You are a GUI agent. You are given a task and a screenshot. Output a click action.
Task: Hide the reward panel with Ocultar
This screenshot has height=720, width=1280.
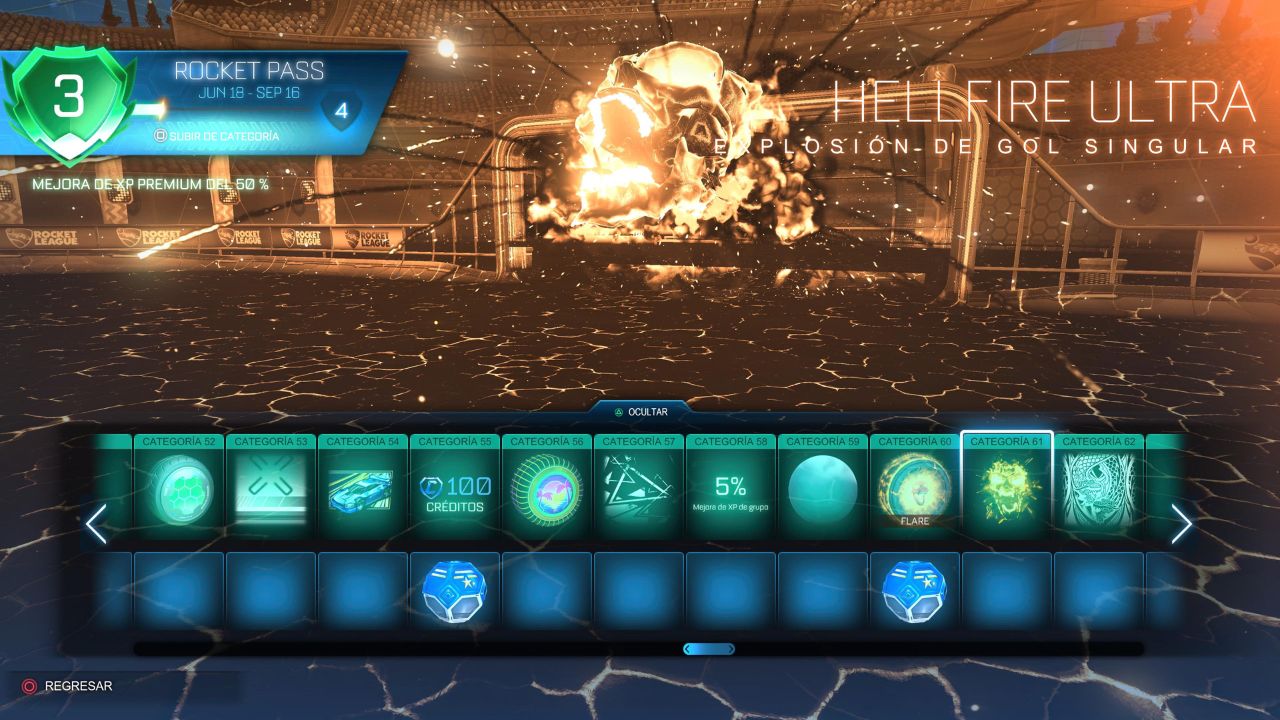[640, 411]
